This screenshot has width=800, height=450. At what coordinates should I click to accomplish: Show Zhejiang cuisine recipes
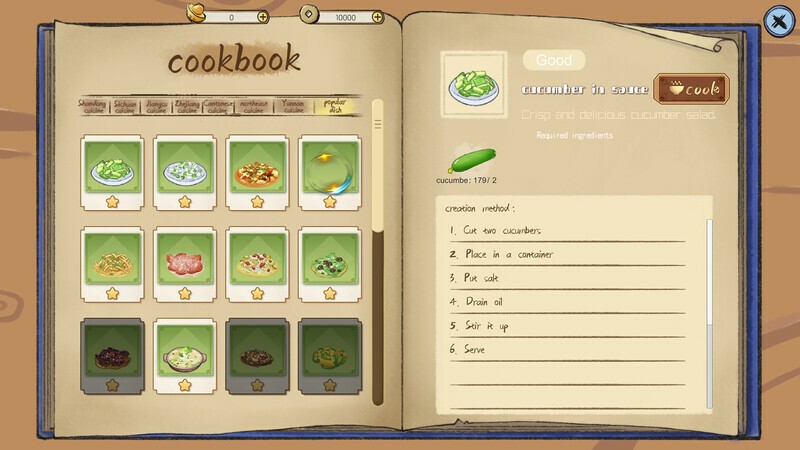pos(188,106)
